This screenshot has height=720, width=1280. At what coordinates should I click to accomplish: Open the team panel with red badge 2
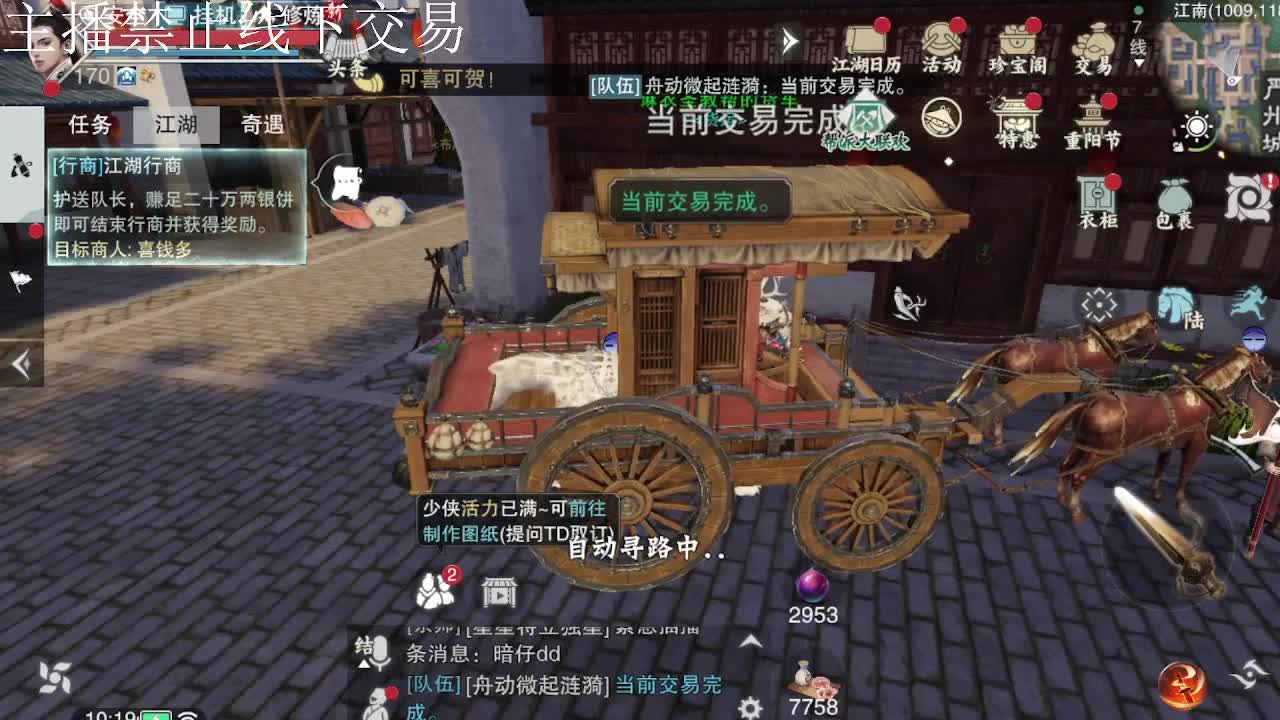point(432,590)
